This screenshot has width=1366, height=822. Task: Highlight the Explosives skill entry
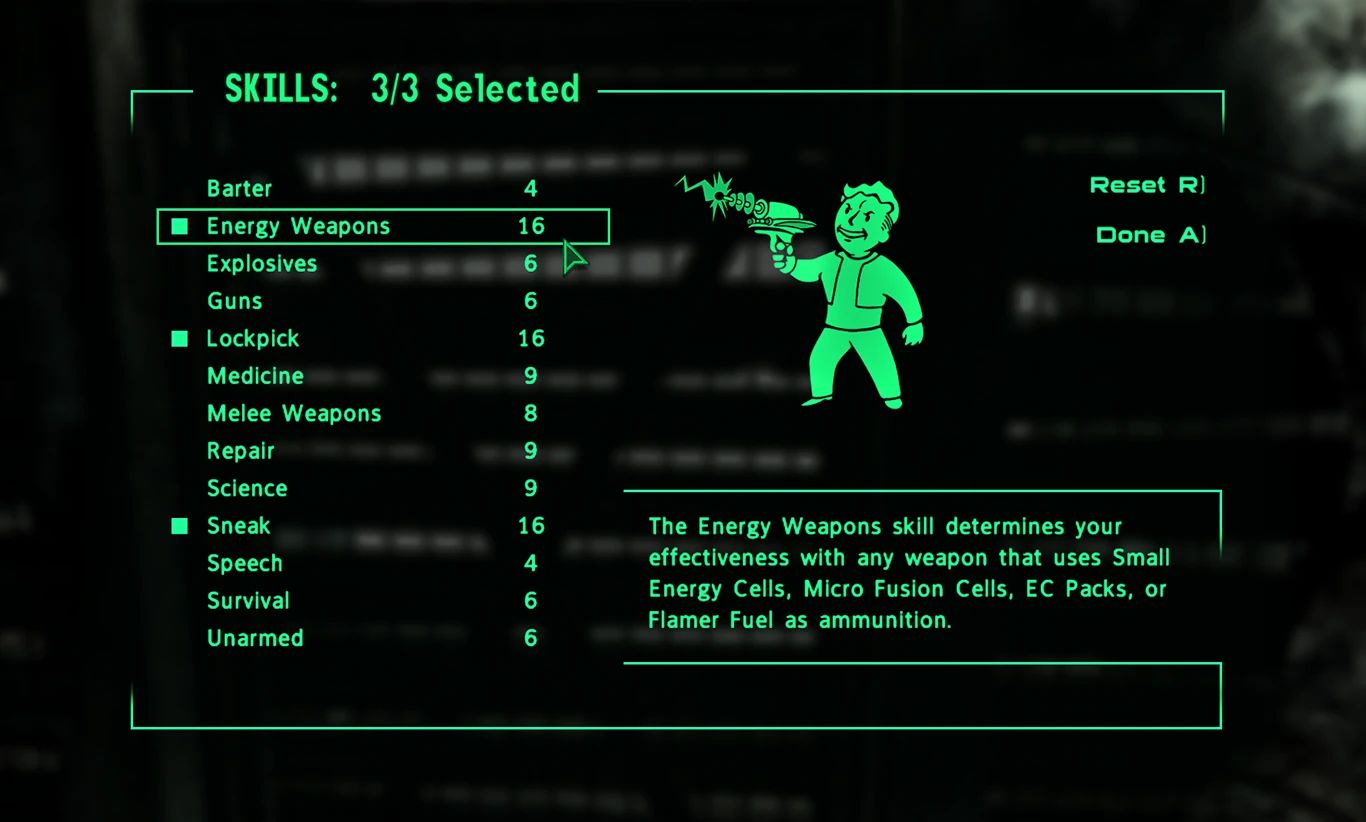click(x=261, y=264)
